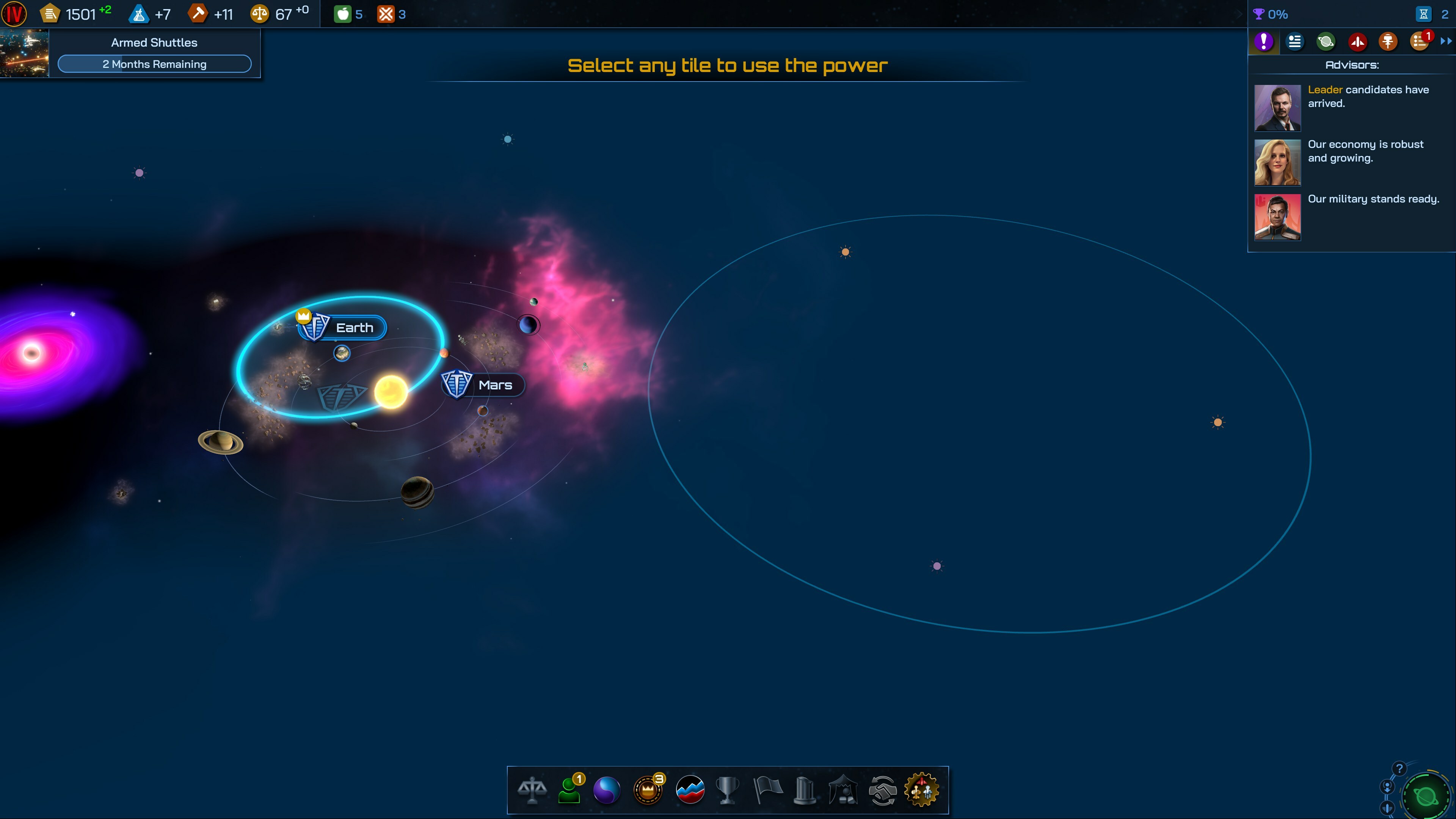Viewport: 1456px width, 819px height.
Task: Select the Mars colony label
Action: (494, 385)
